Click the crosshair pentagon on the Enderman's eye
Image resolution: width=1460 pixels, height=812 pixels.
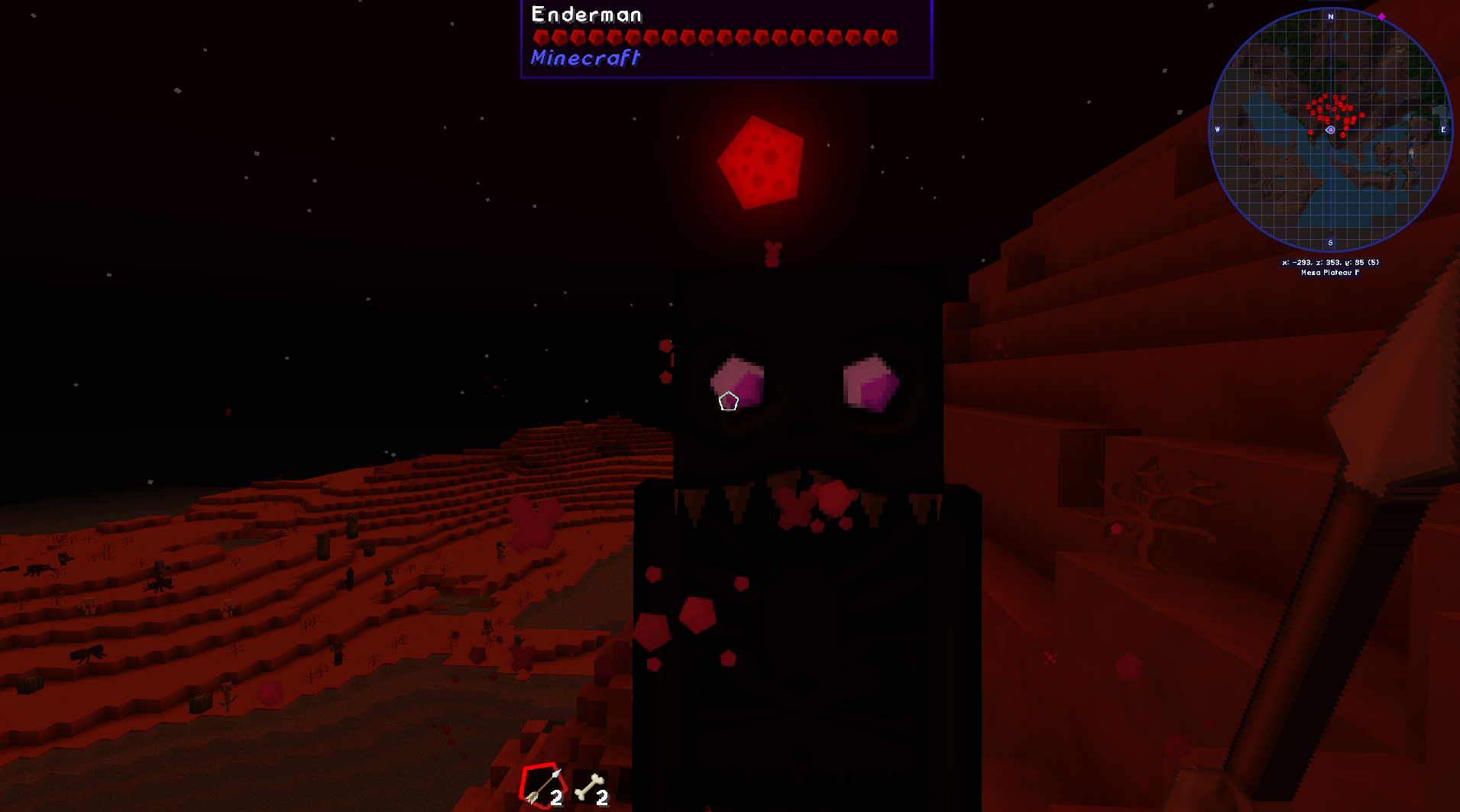[727, 401]
